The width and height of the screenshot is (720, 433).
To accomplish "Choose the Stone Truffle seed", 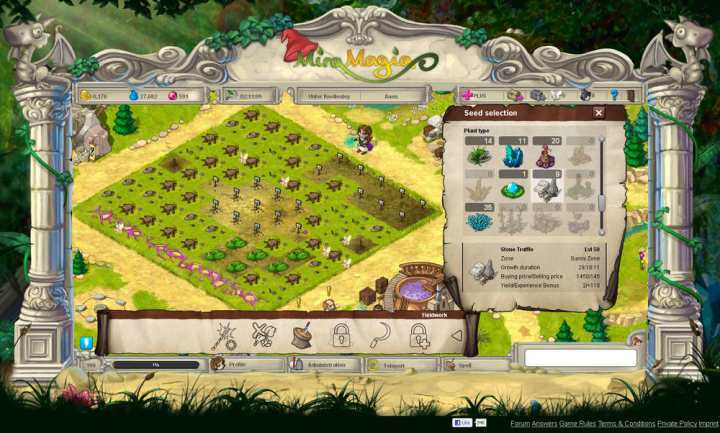I will (546, 190).
